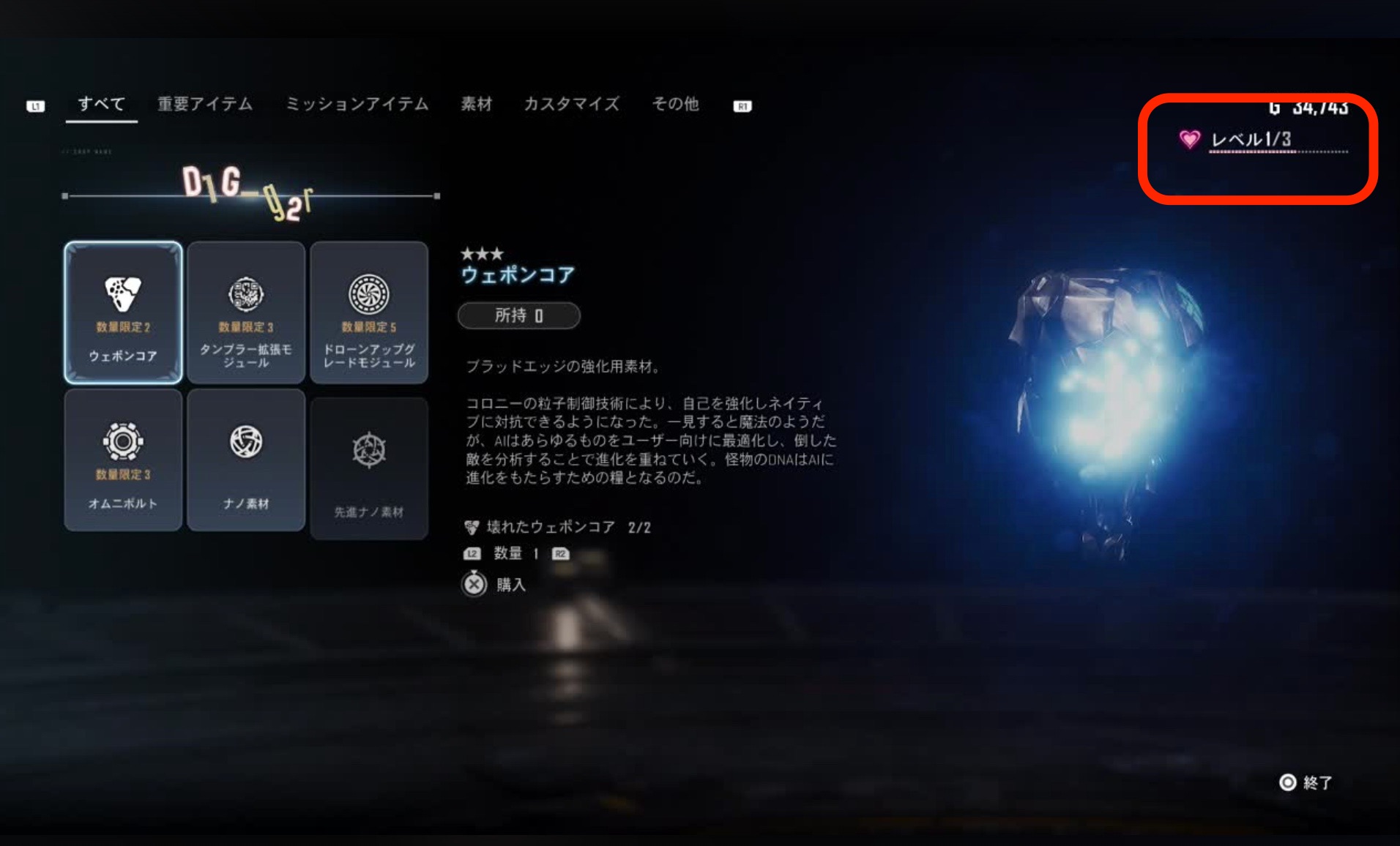The width and height of the screenshot is (1400, 846).
Task: Click the heart icon next to レベル1/3
Action: coord(1190,137)
